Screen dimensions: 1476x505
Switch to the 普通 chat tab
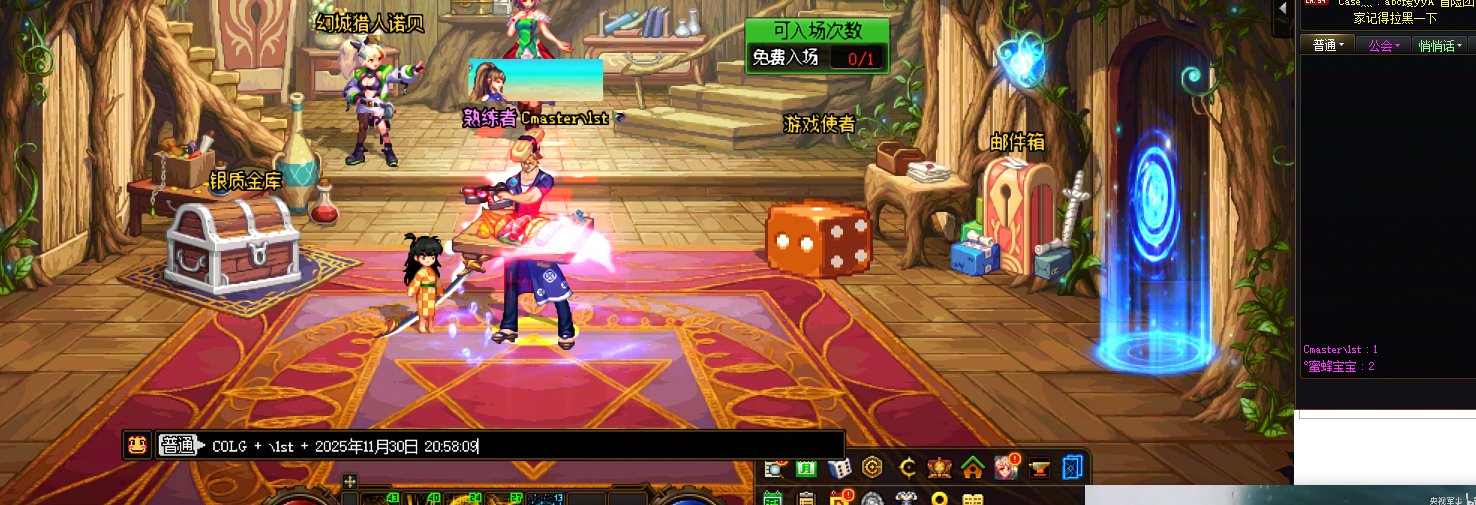pyautogui.click(x=1327, y=45)
